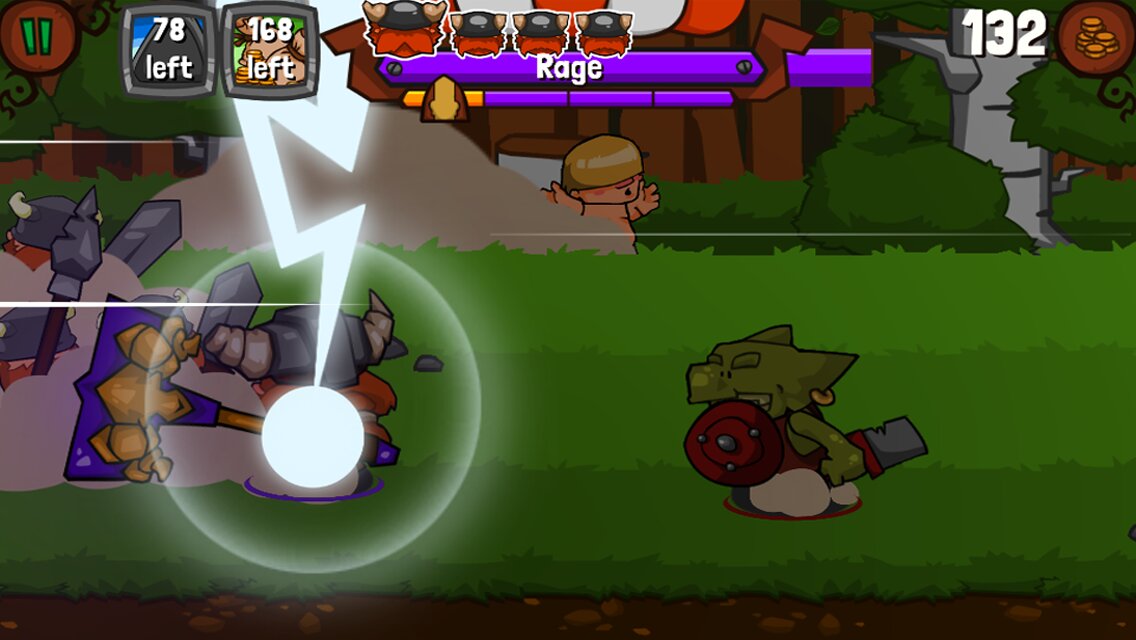This screenshot has width=1136, height=640.
Task: Tap the gold coins stack icon
Action: (1098, 39)
